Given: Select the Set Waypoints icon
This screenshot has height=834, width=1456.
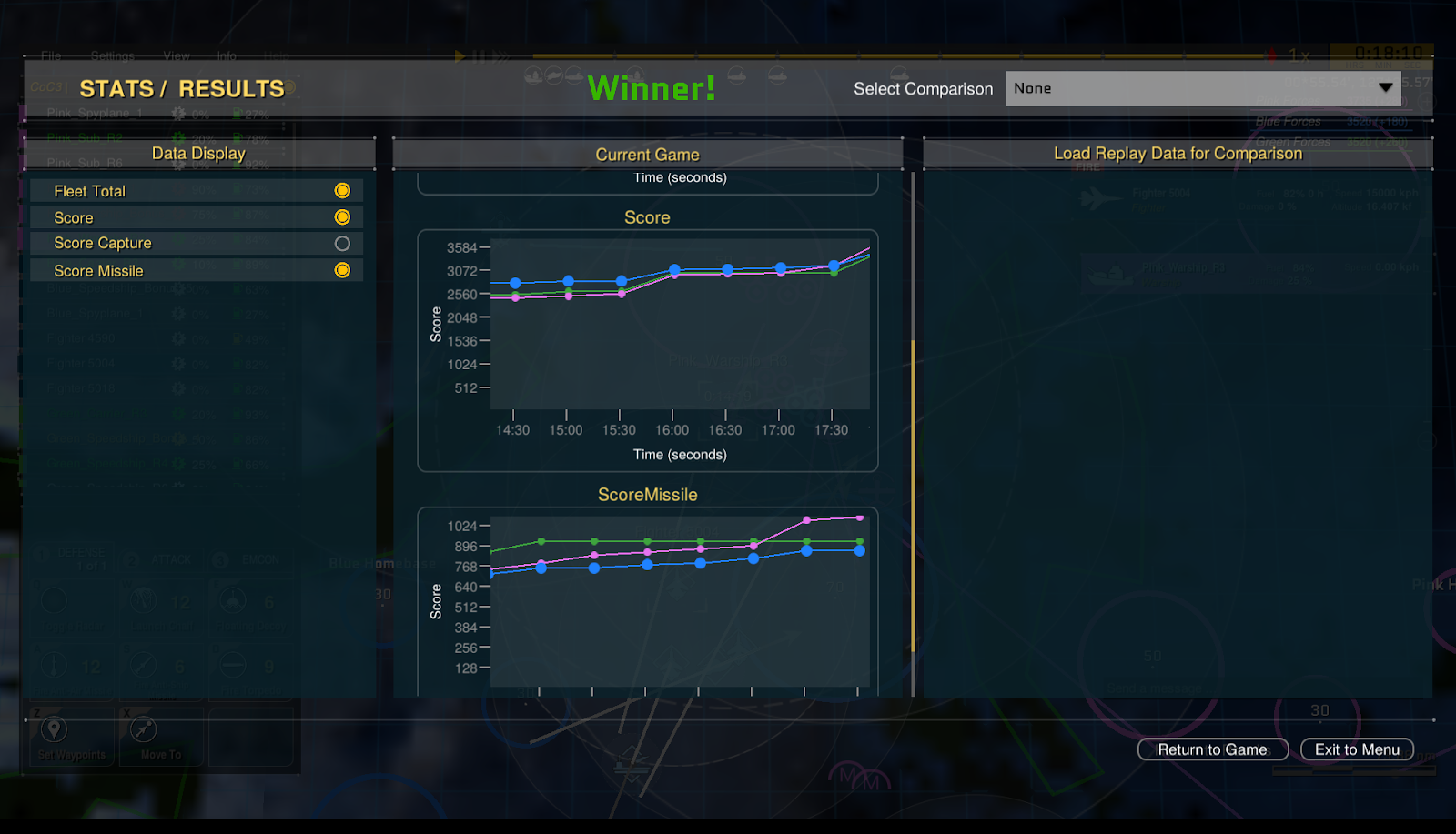Looking at the screenshot, I should click(54, 728).
